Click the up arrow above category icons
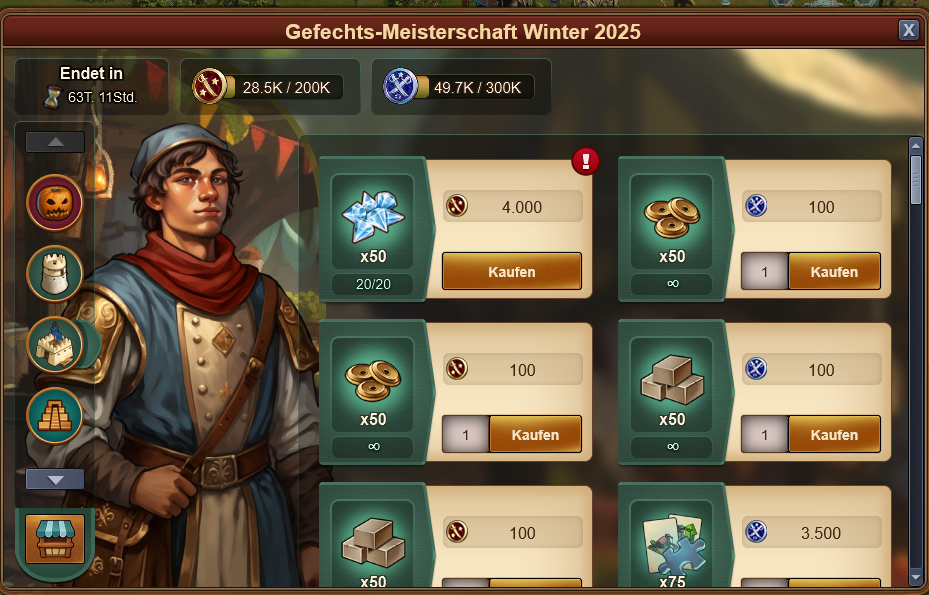This screenshot has width=929, height=595. [55, 142]
